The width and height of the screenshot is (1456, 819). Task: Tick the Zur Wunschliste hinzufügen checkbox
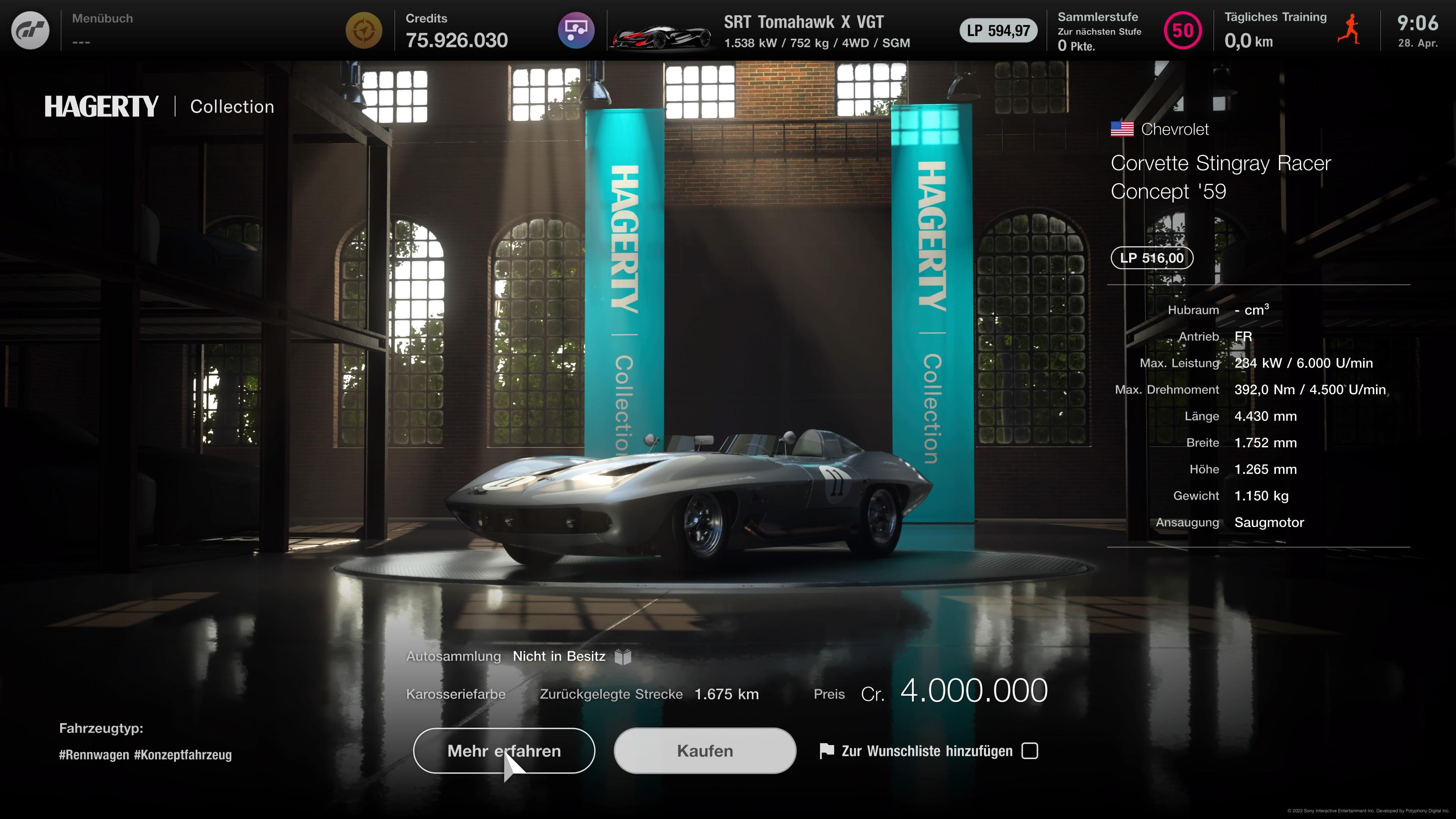pos(1030,751)
